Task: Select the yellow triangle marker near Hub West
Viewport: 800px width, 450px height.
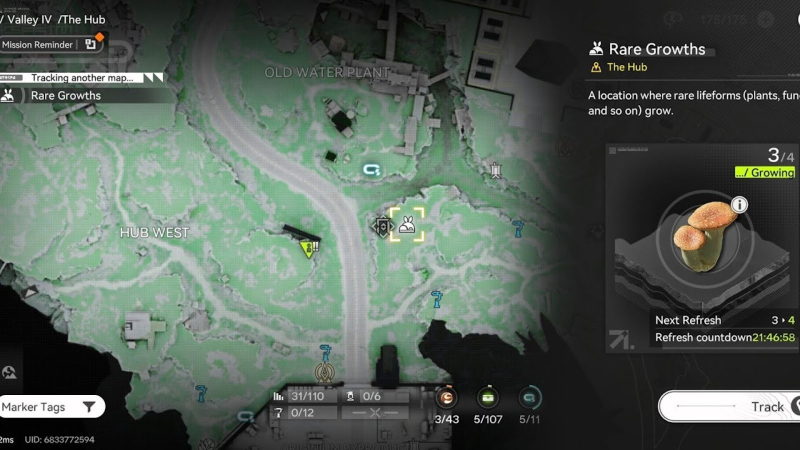Action: [309, 249]
